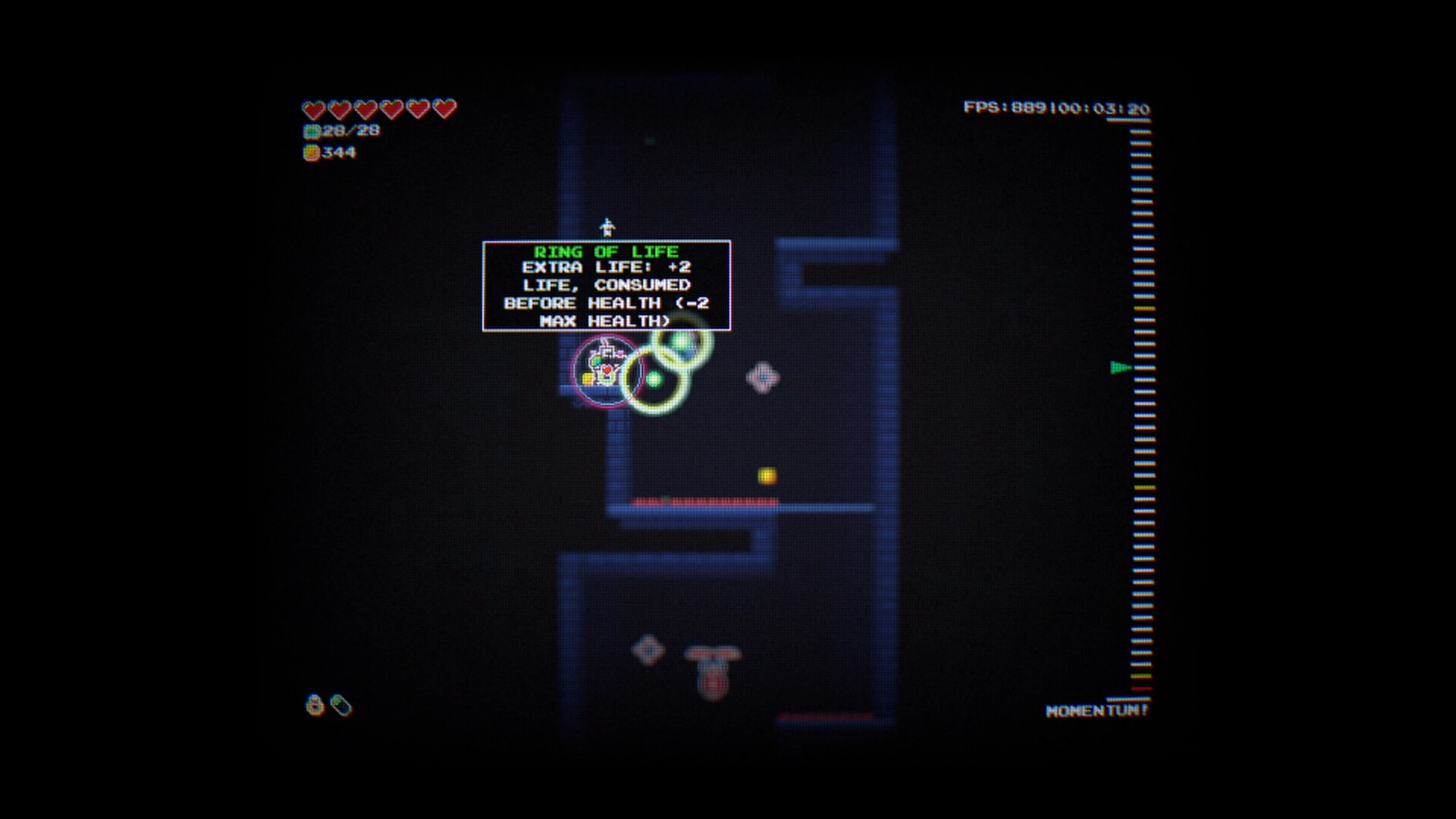Click the small figure above the tooltip
This screenshot has width=1456, height=819.
click(x=607, y=225)
